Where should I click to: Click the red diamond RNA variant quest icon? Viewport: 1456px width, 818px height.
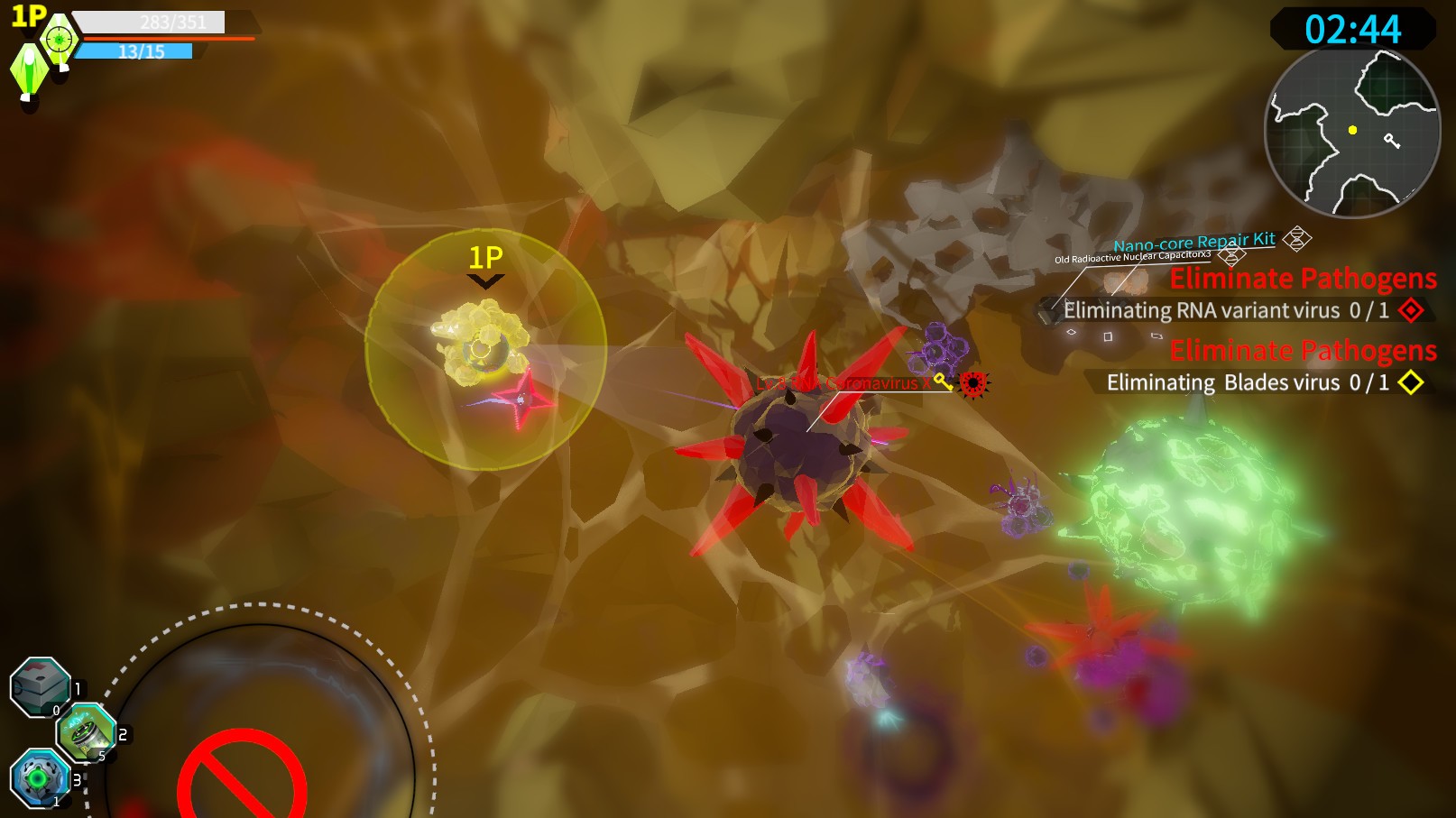coord(1411,310)
